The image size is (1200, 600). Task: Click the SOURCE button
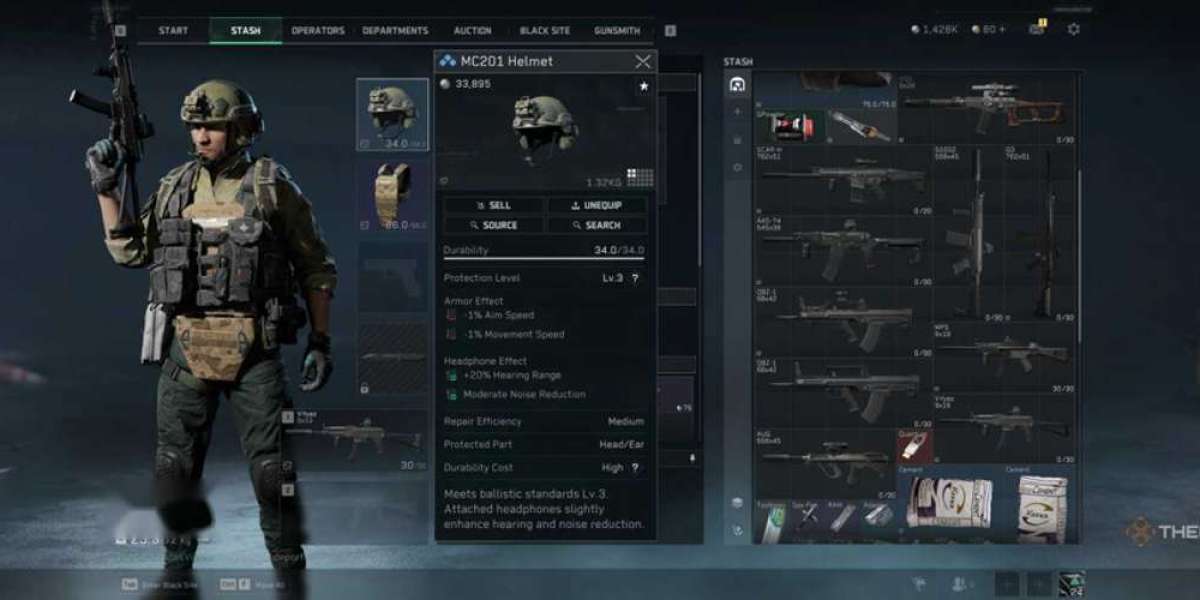(495, 225)
